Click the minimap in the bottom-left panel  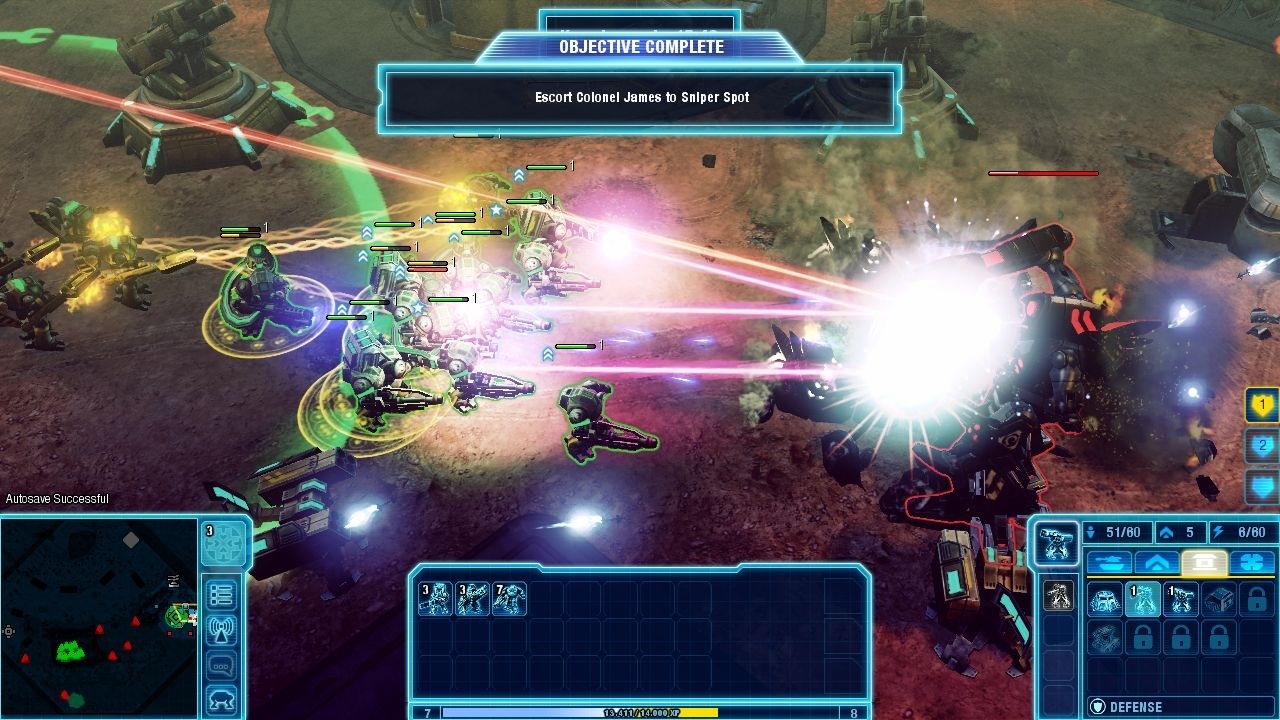tap(98, 617)
